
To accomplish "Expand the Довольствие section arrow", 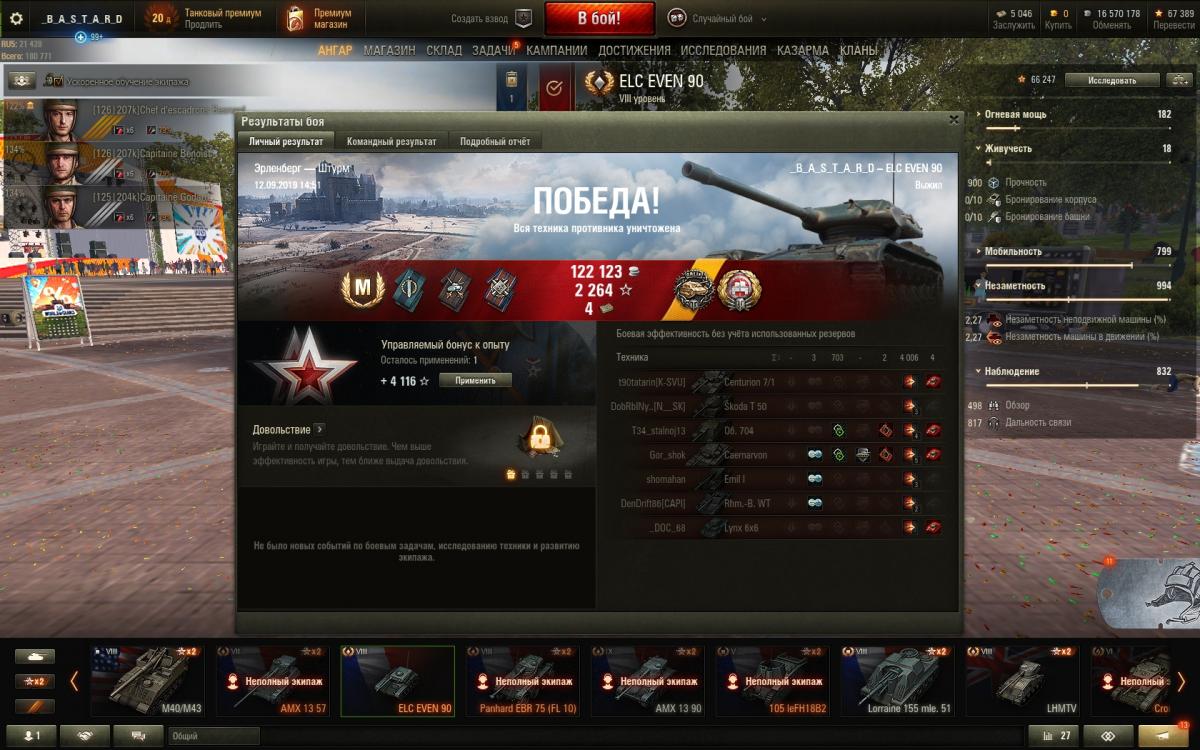I will pyautogui.click(x=320, y=429).
